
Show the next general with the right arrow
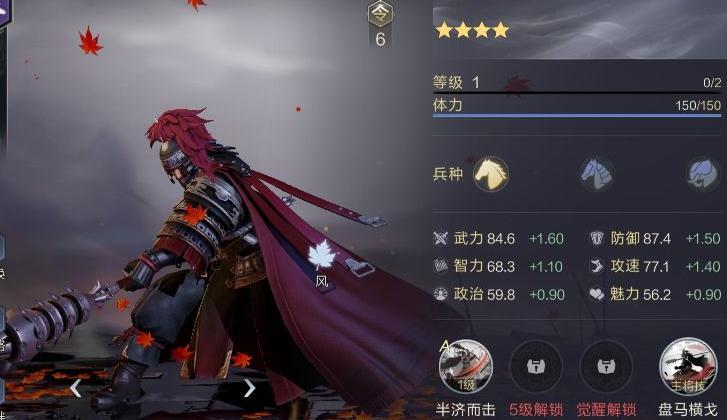(x=249, y=387)
